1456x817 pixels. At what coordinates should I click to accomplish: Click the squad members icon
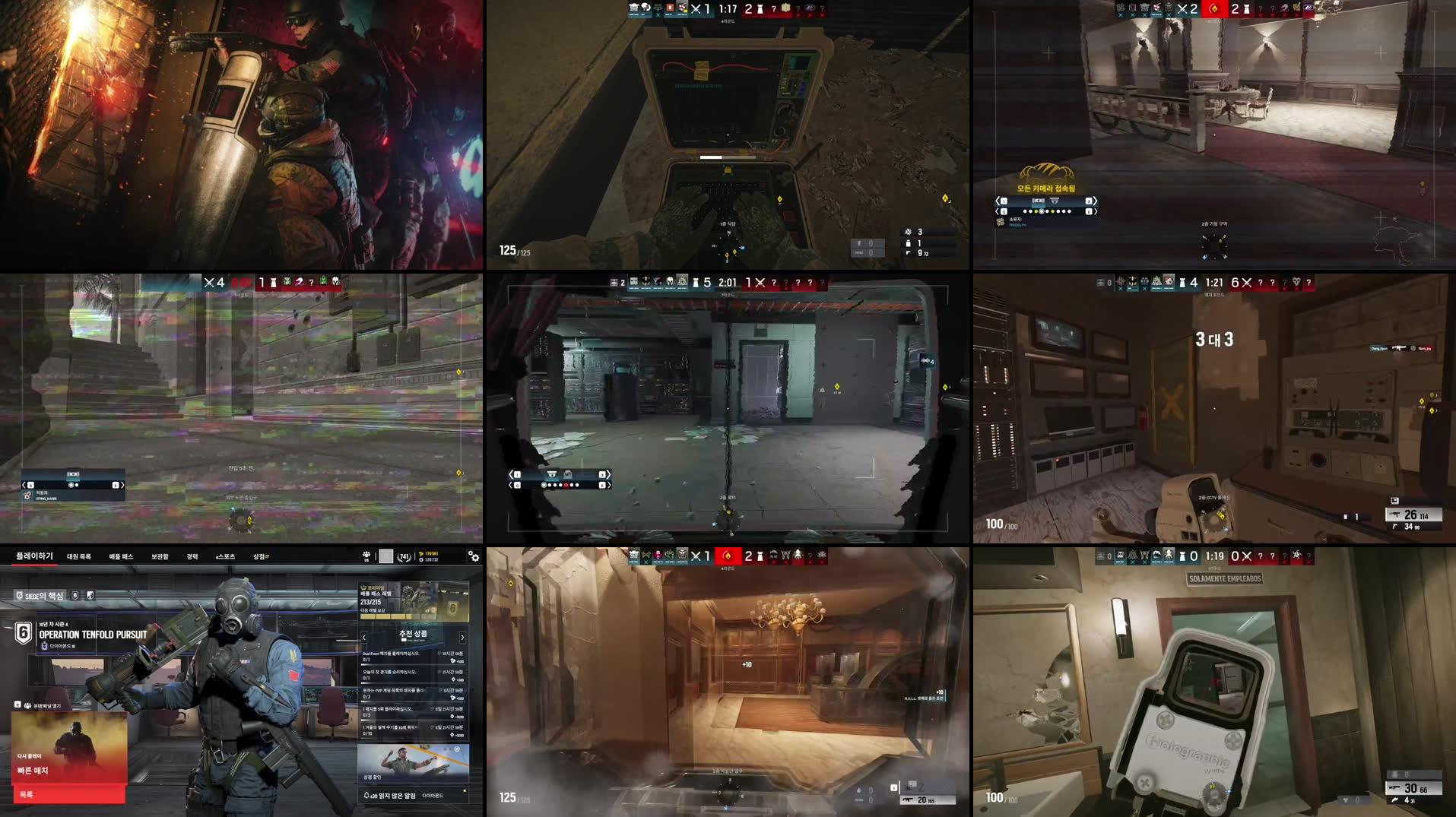click(x=366, y=555)
